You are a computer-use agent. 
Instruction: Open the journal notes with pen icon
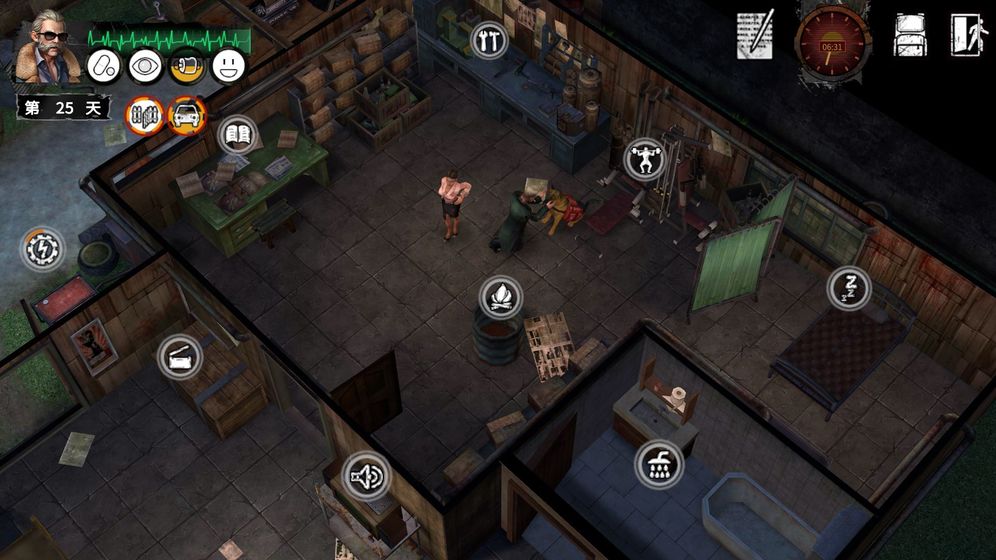click(x=755, y=36)
